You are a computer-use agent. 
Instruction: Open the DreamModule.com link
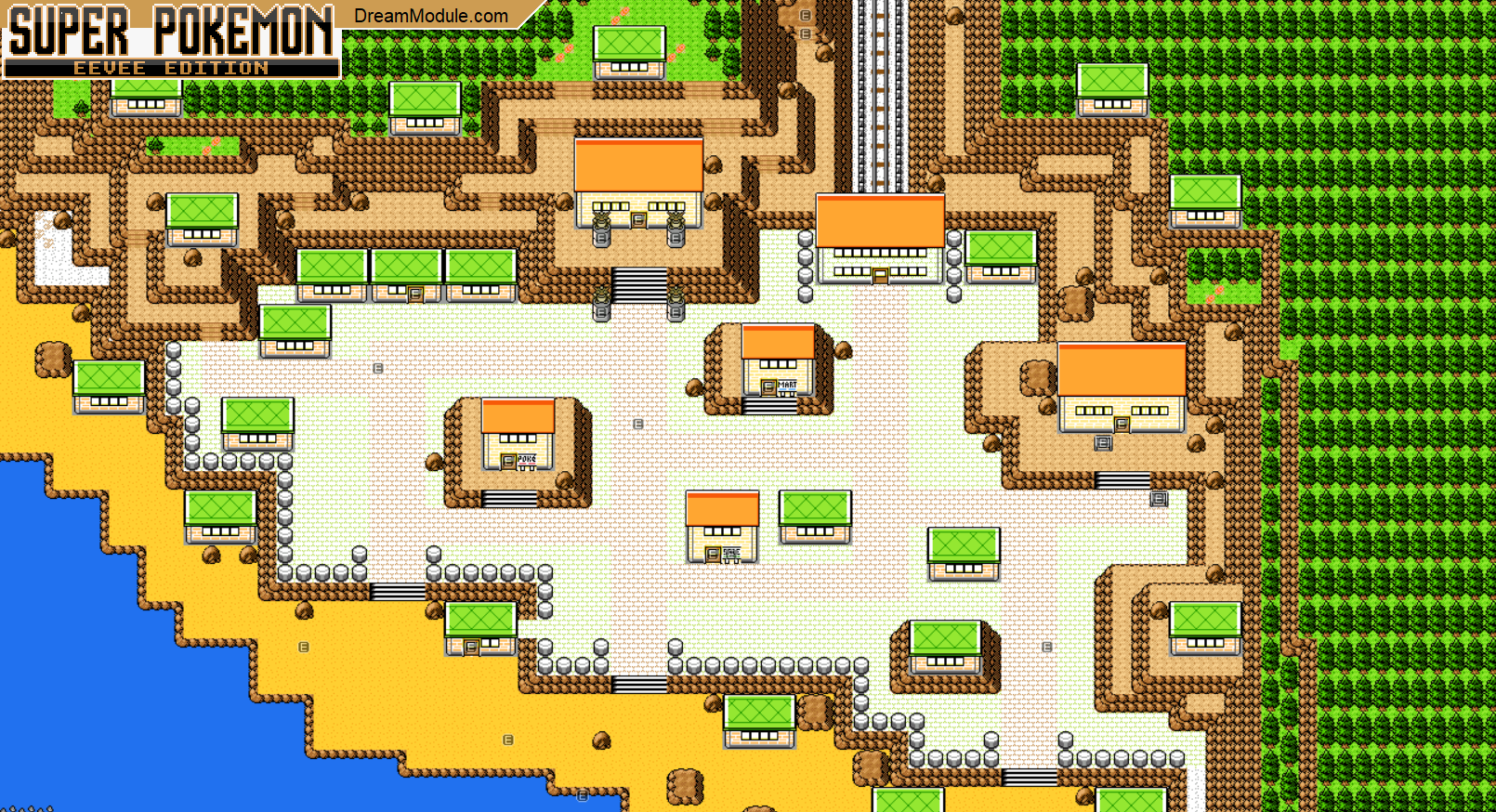[431, 16]
